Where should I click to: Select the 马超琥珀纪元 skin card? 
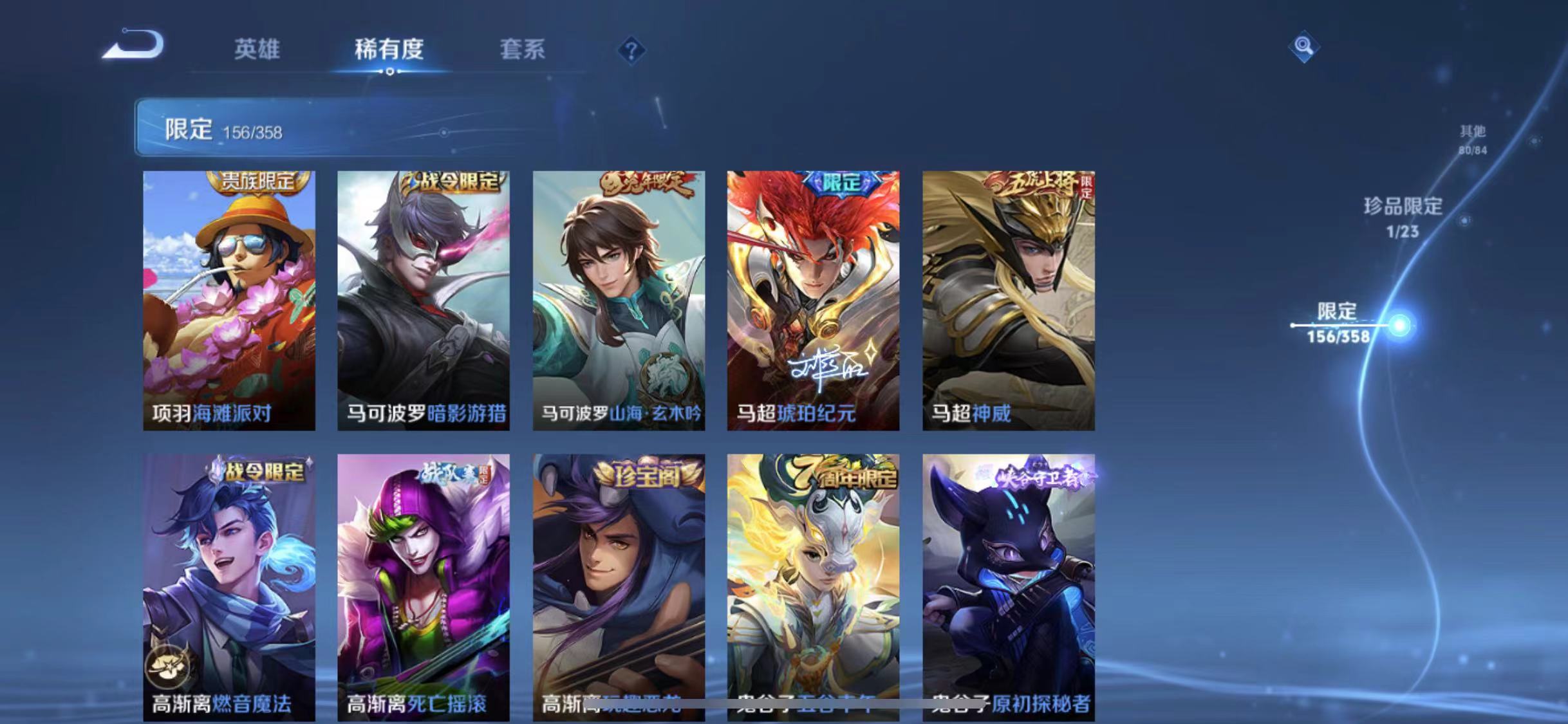[x=814, y=302]
